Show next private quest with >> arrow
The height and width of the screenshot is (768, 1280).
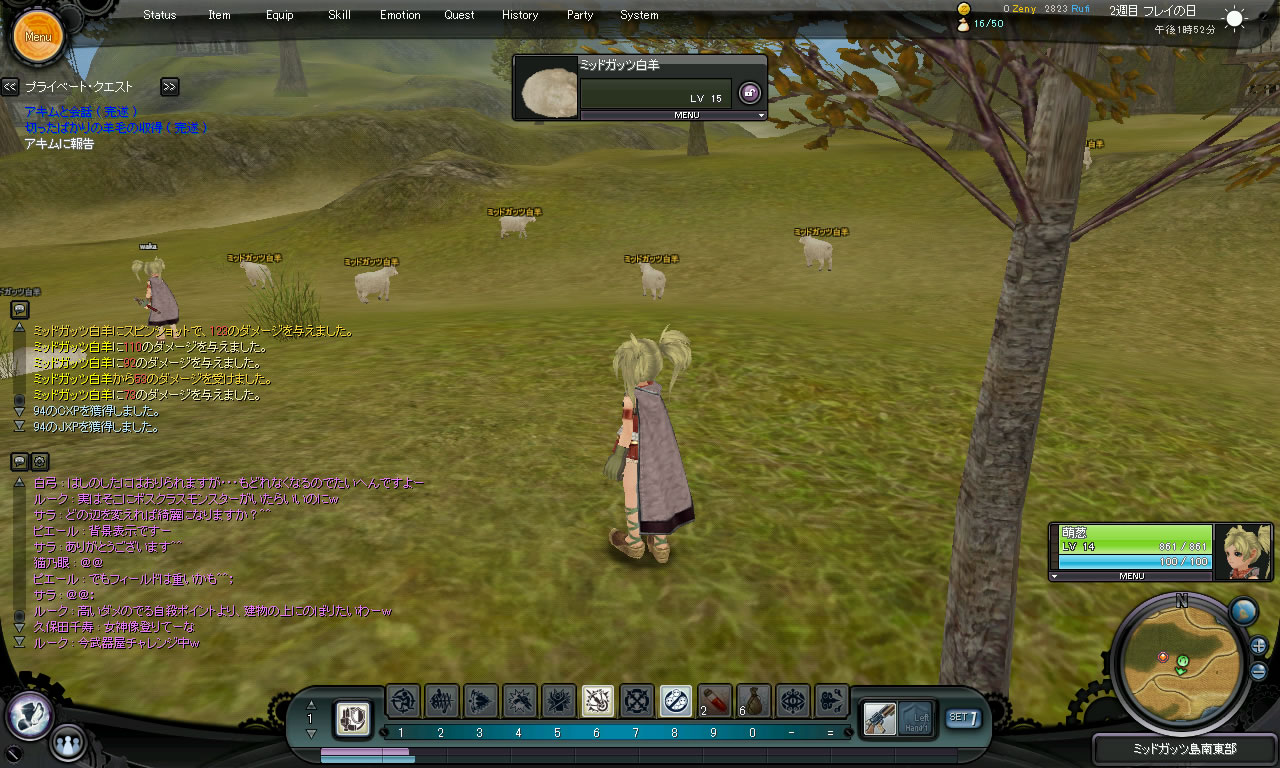(169, 87)
